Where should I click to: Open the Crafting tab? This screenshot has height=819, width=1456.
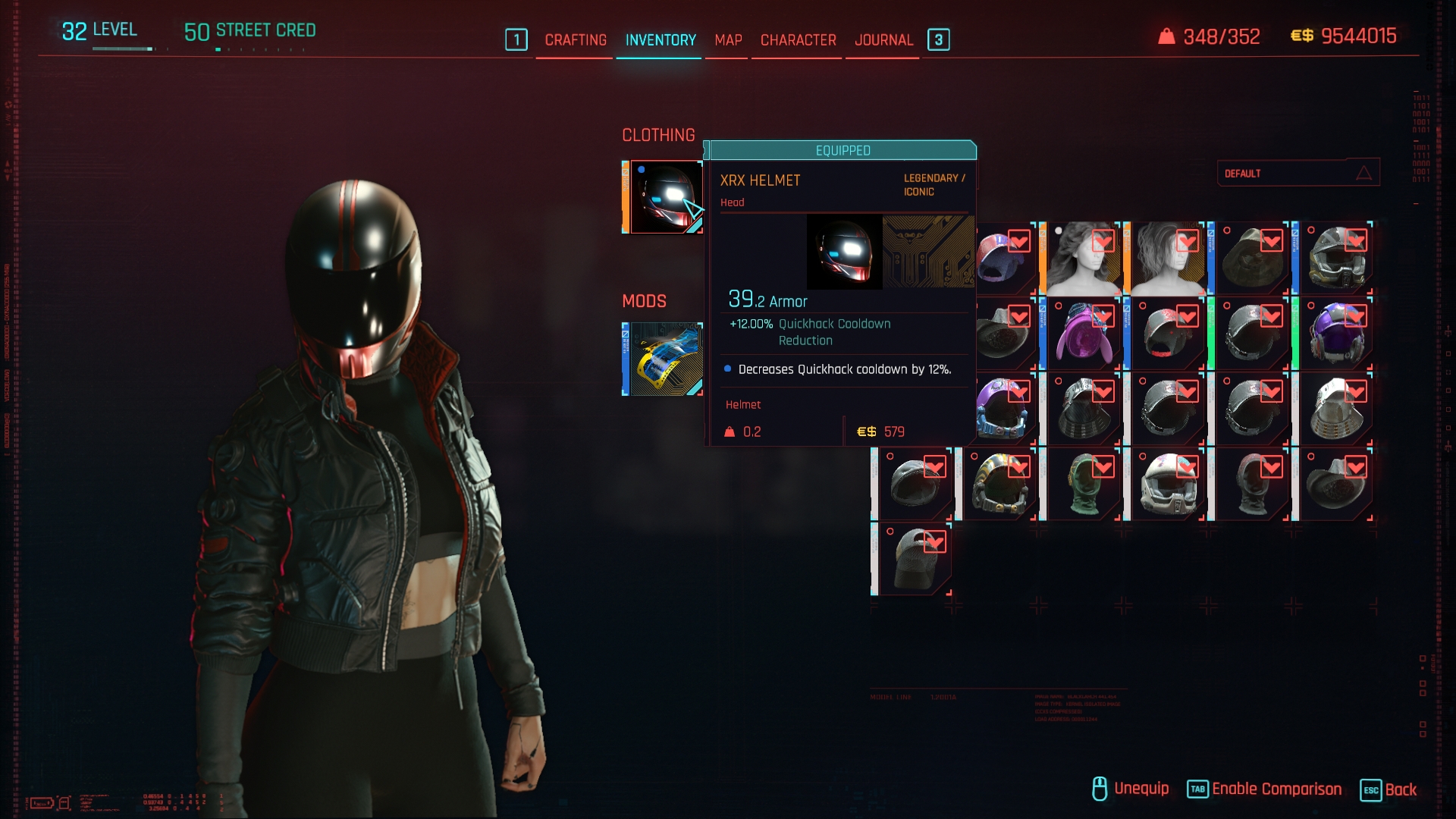tap(576, 40)
